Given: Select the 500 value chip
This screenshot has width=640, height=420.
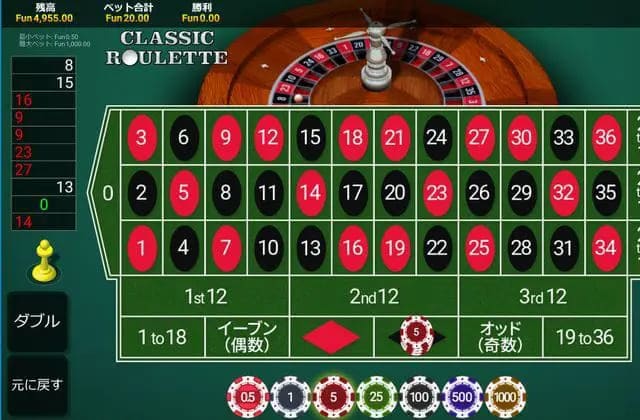Looking at the screenshot, I should (x=462, y=396).
